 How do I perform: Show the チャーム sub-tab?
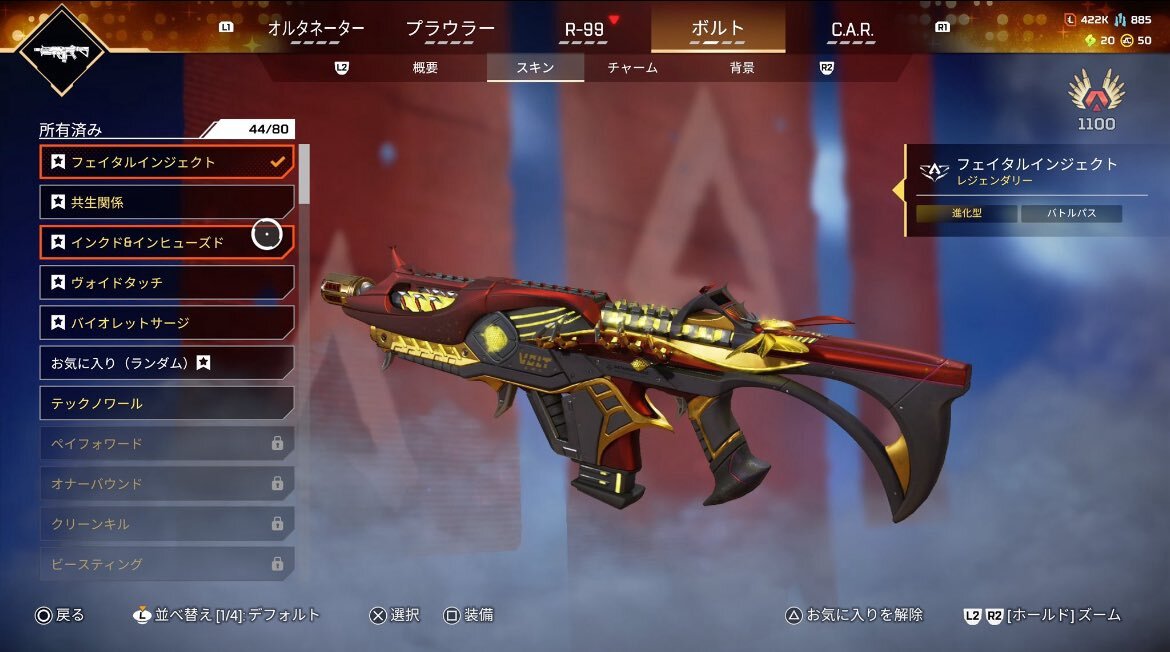pos(632,68)
